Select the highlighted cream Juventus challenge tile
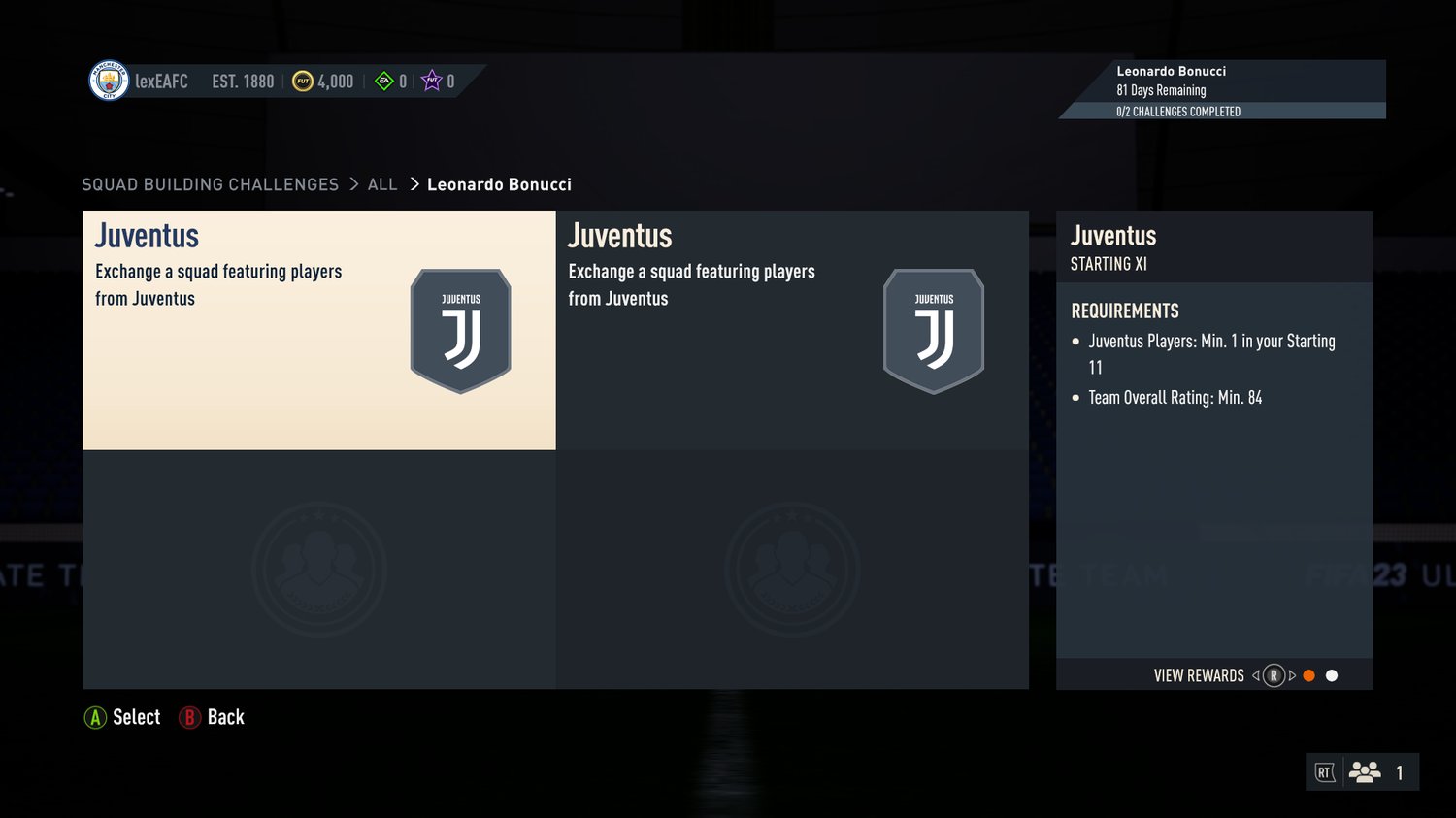1456x818 pixels. tap(318, 330)
